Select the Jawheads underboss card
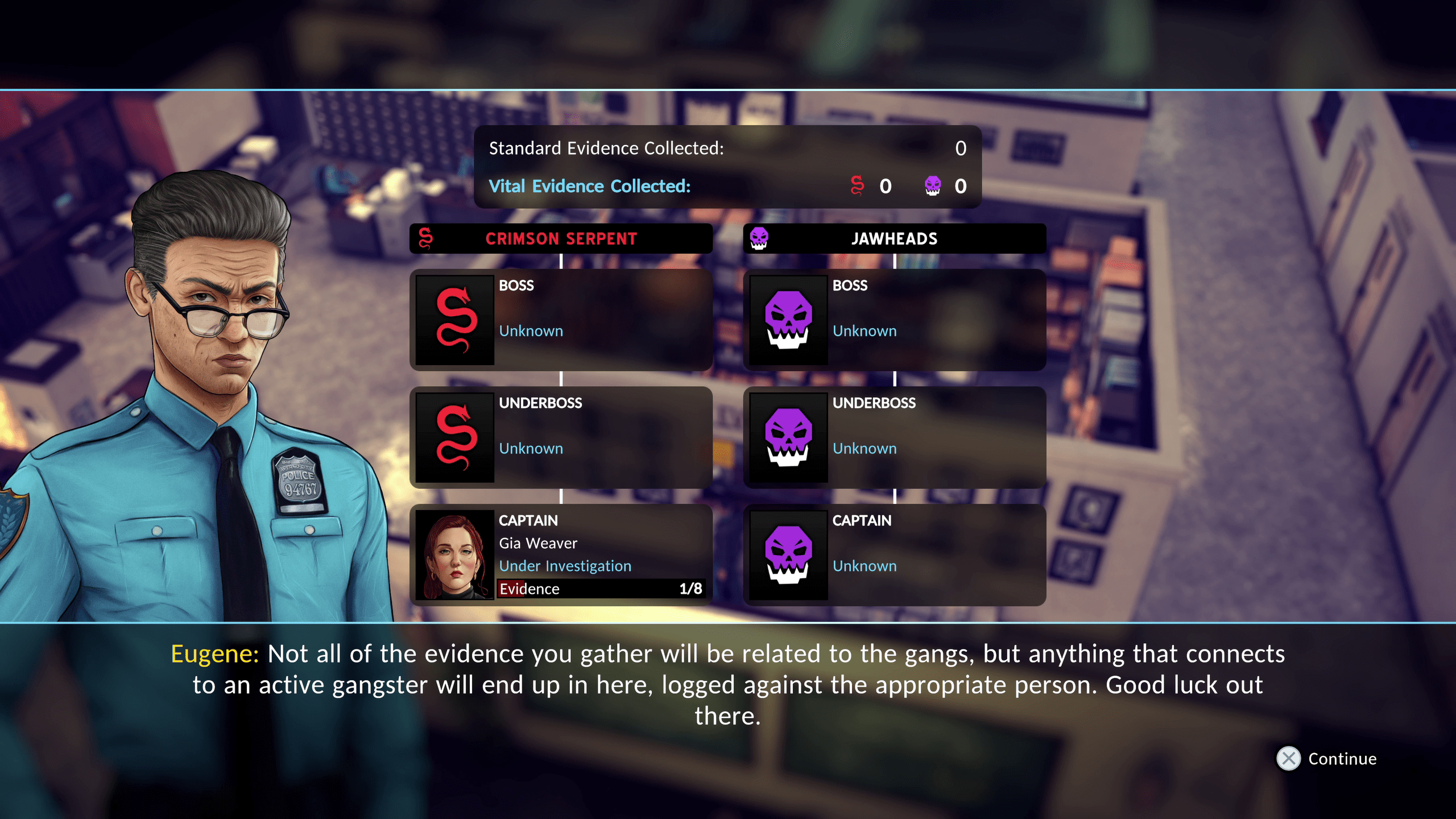 (894, 437)
